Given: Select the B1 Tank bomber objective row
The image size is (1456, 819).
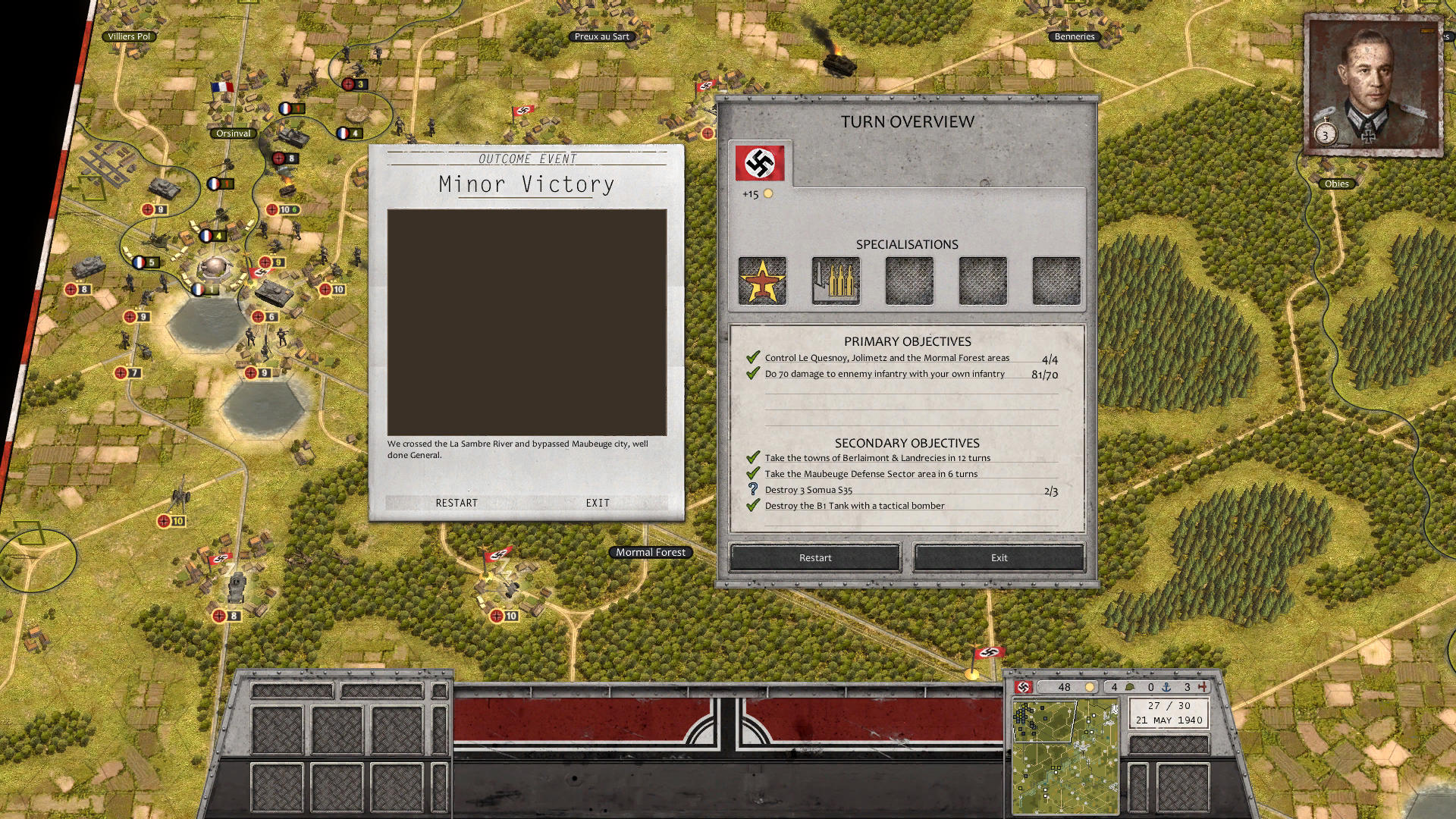Looking at the screenshot, I should tap(854, 506).
